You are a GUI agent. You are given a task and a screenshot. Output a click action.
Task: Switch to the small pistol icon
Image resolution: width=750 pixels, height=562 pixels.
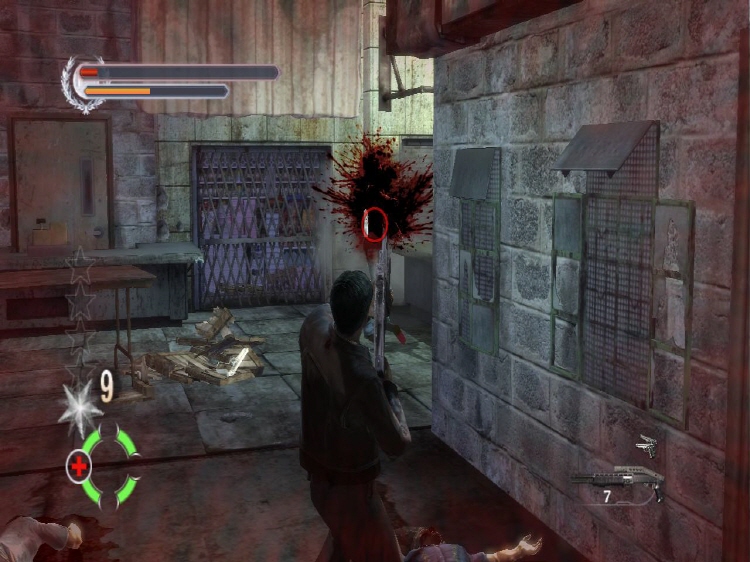pos(646,446)
